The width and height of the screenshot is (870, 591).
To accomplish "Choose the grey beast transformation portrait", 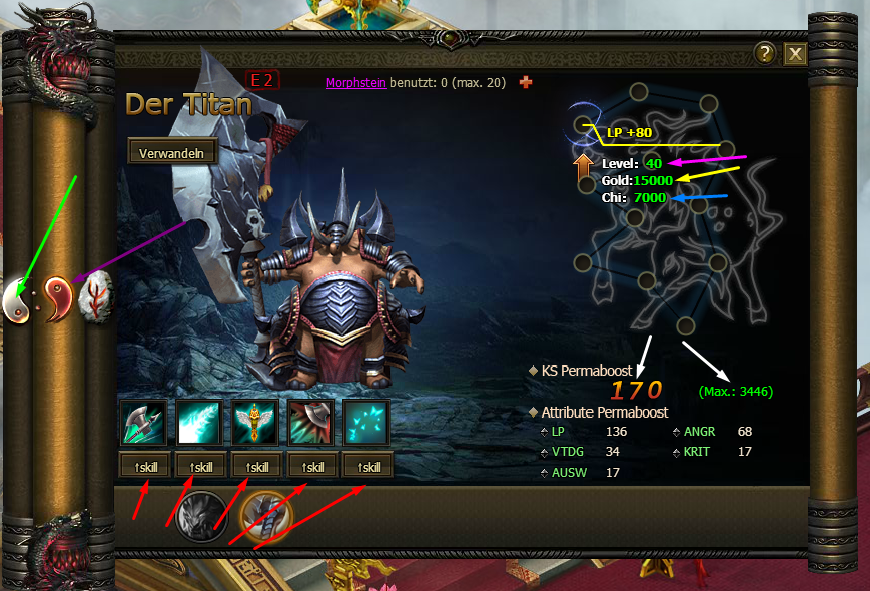I will tap(201, 515).
